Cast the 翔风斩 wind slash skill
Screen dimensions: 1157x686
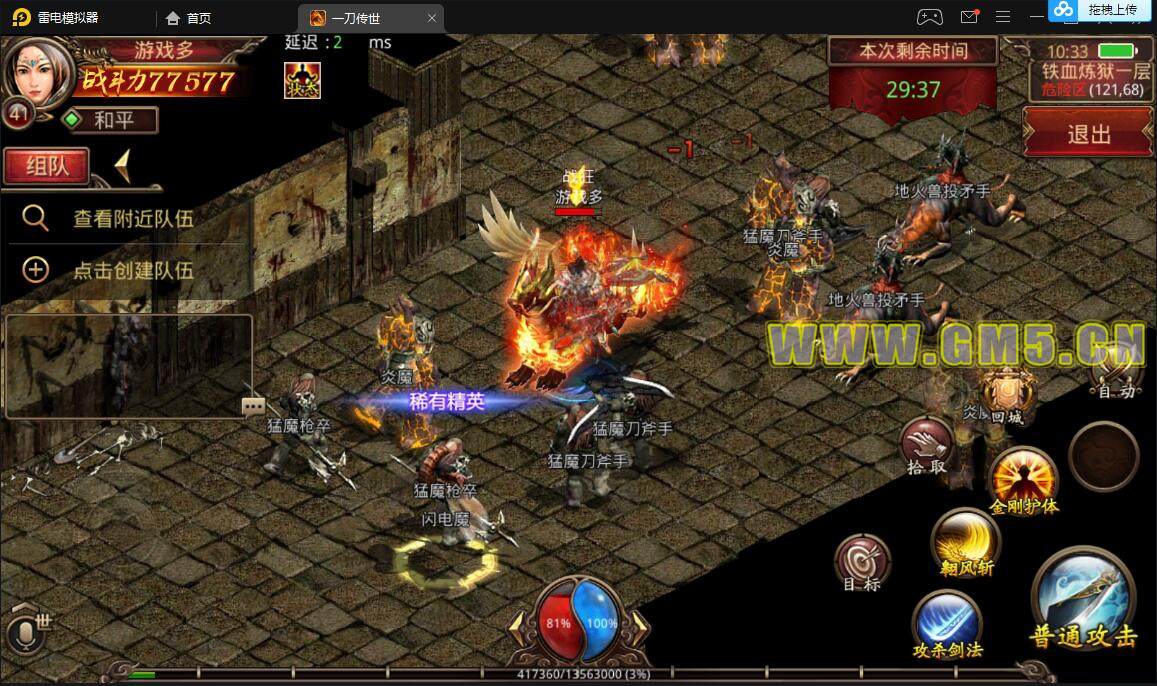965,544
